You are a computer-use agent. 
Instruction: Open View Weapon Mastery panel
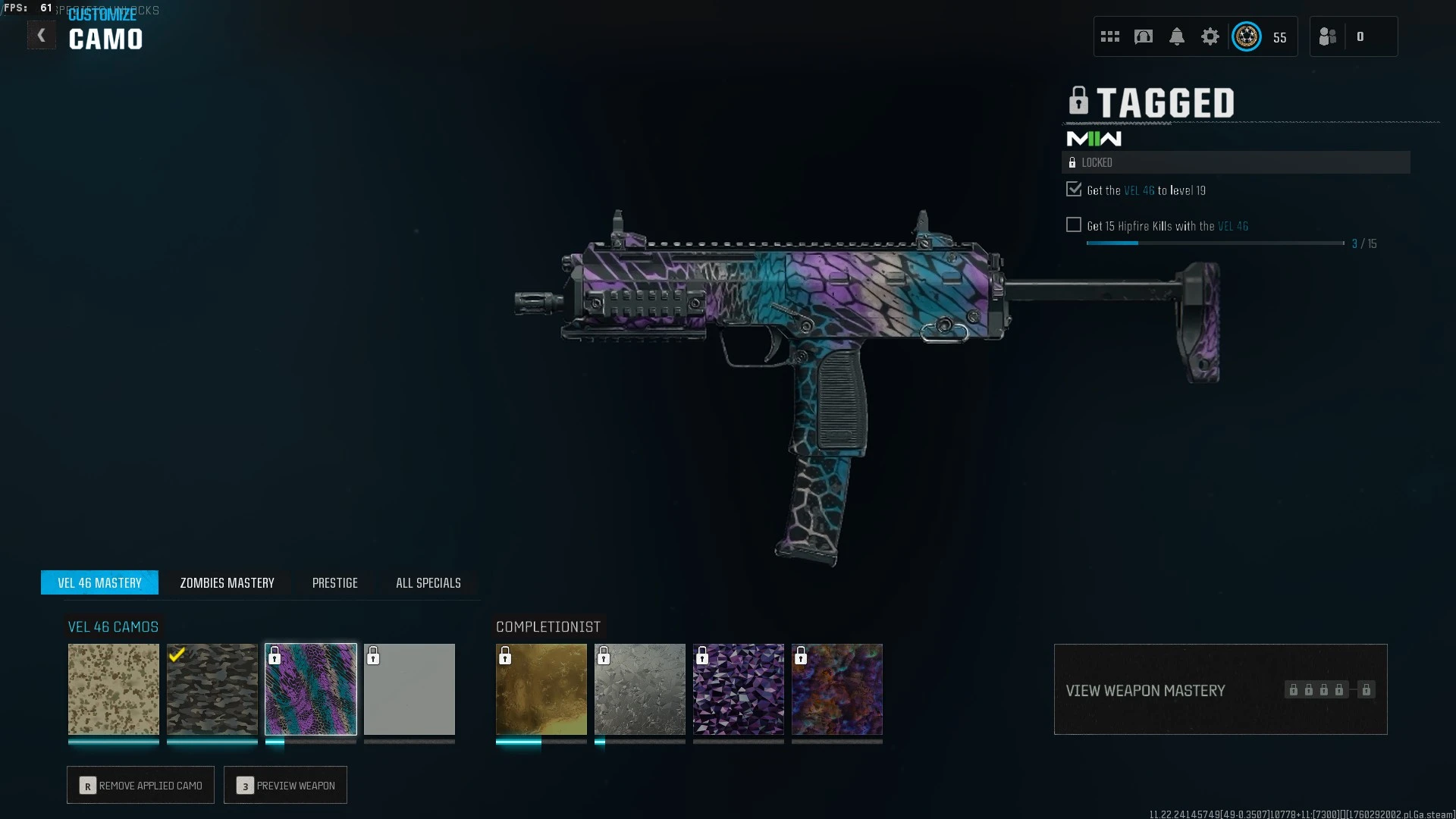pos(1220,689)
